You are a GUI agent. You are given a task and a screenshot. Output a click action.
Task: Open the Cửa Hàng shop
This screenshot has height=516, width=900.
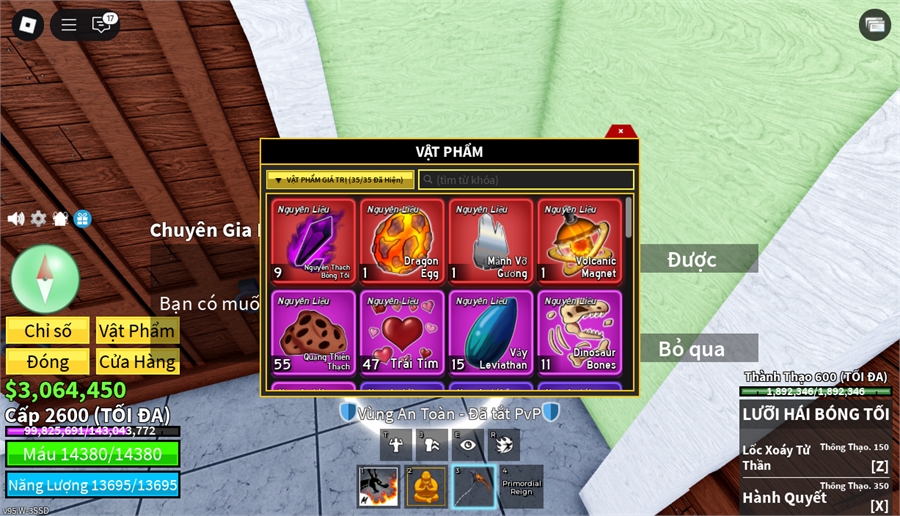[137, 361]
